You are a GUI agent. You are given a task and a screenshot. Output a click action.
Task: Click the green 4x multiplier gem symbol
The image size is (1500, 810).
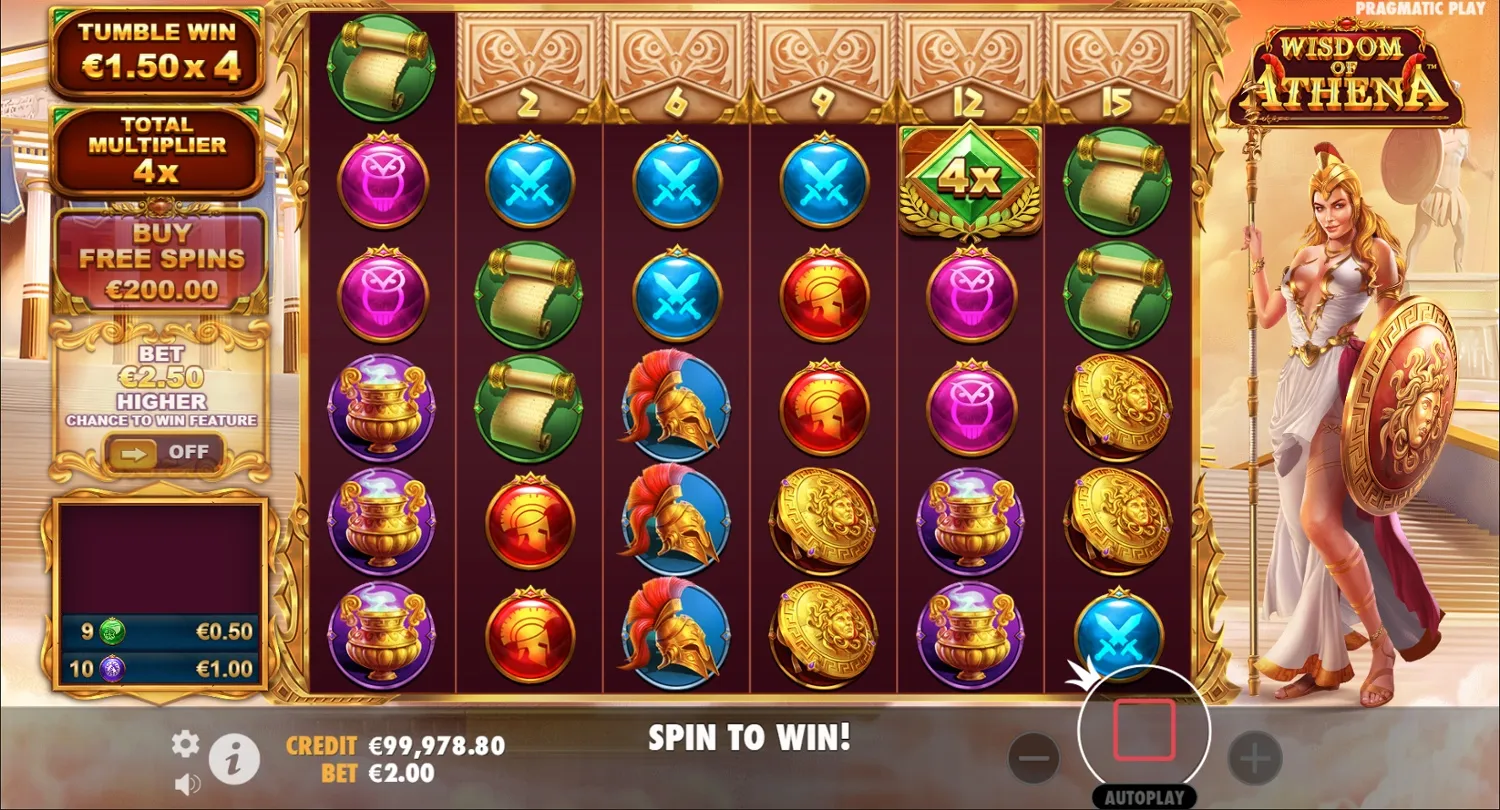point(969,180)
